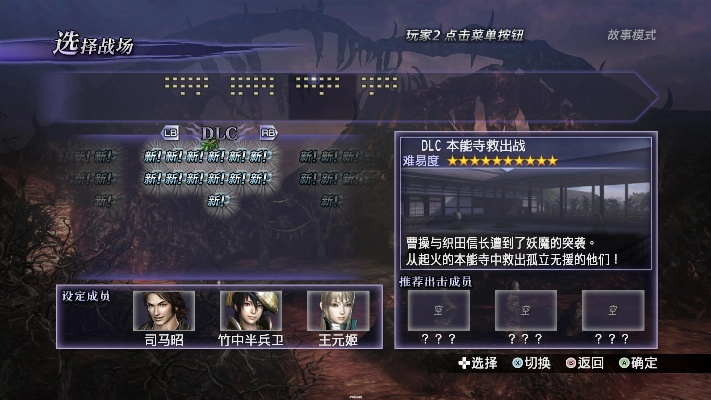Select the highlighted chapter segment in the top bar
Viewport: 711px width, 400px height.
pos(318,85)
